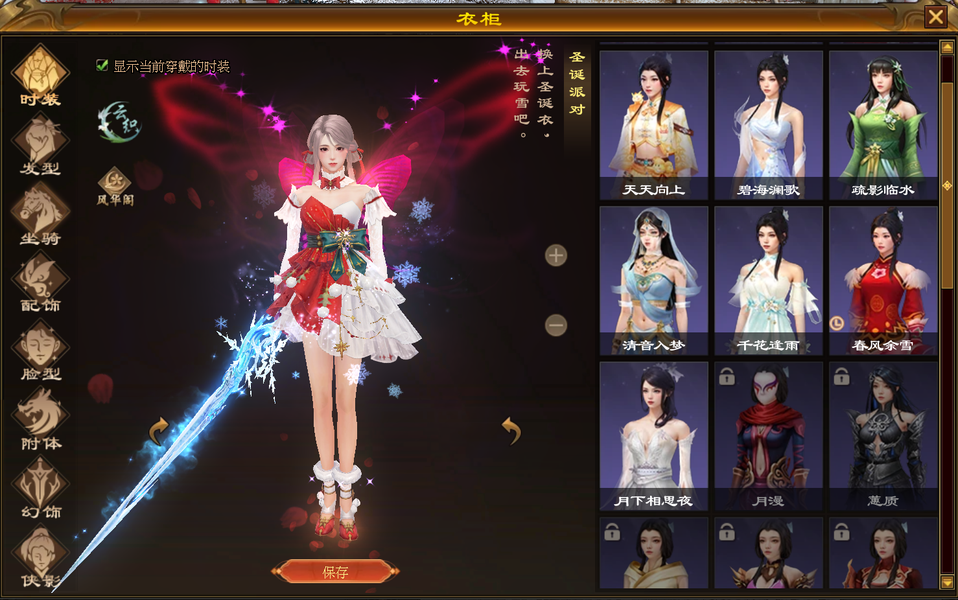The width and height of the screenshot is (958, 600).
Task: Select the 清音入梦 outfit
Action: (654, 280)
